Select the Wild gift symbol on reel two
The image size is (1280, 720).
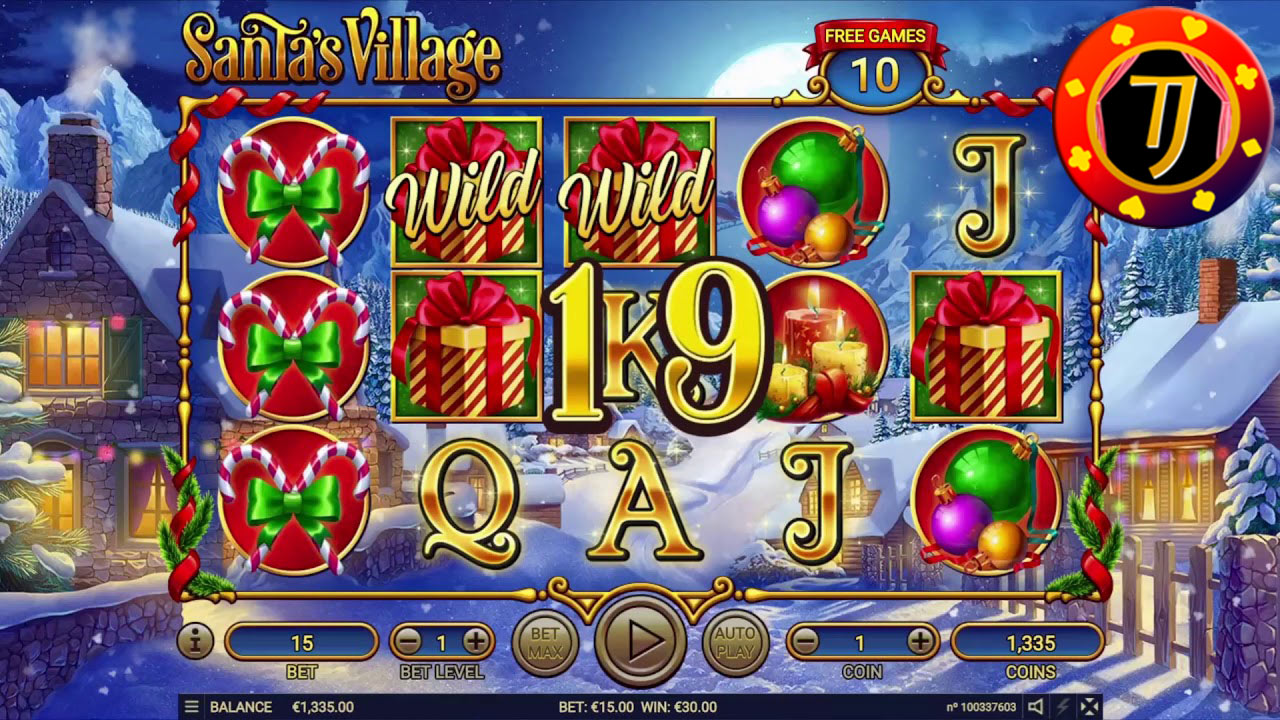point(463,190)
